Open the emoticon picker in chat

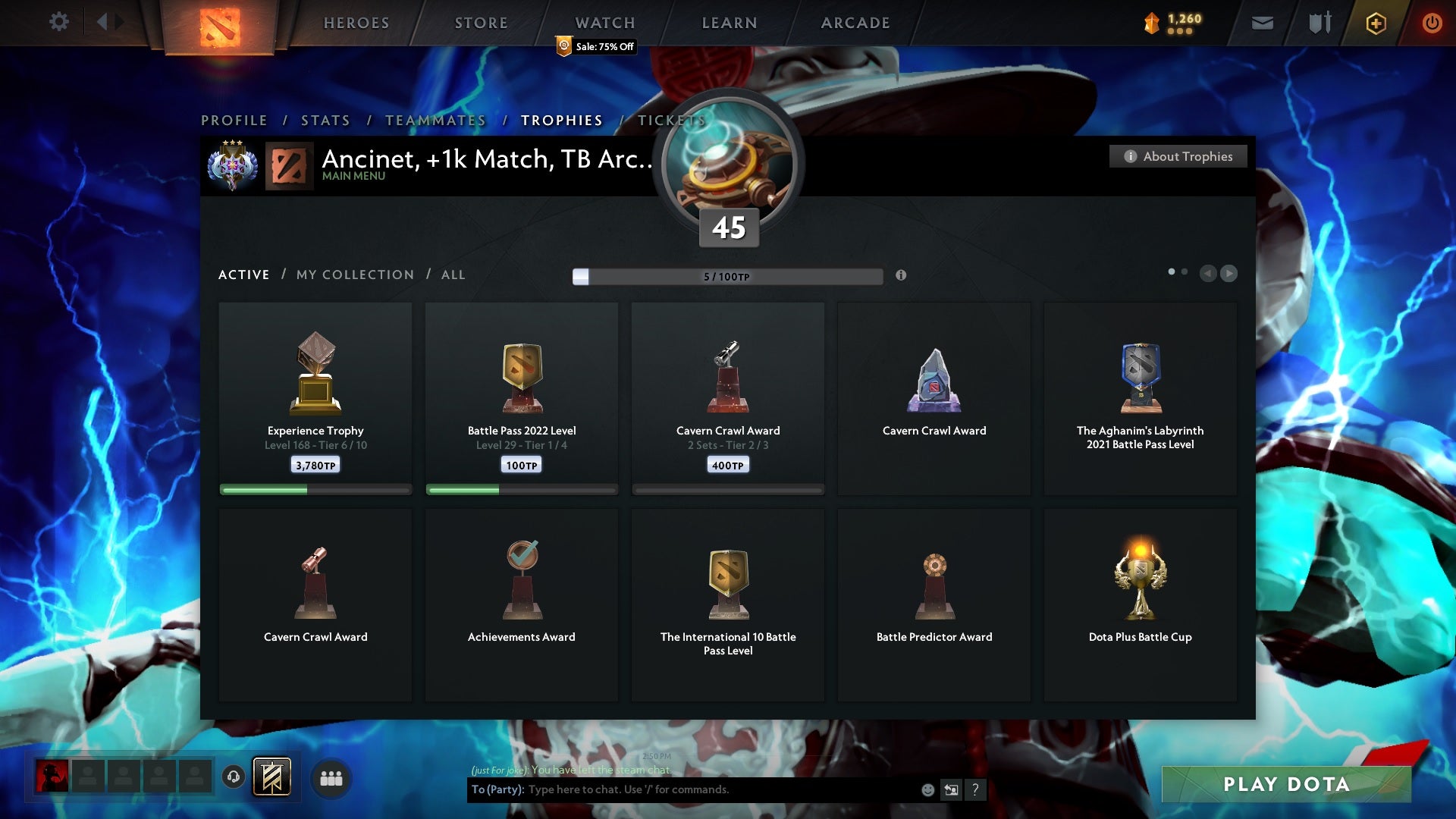pyautogui.click(x=927, y=789)
